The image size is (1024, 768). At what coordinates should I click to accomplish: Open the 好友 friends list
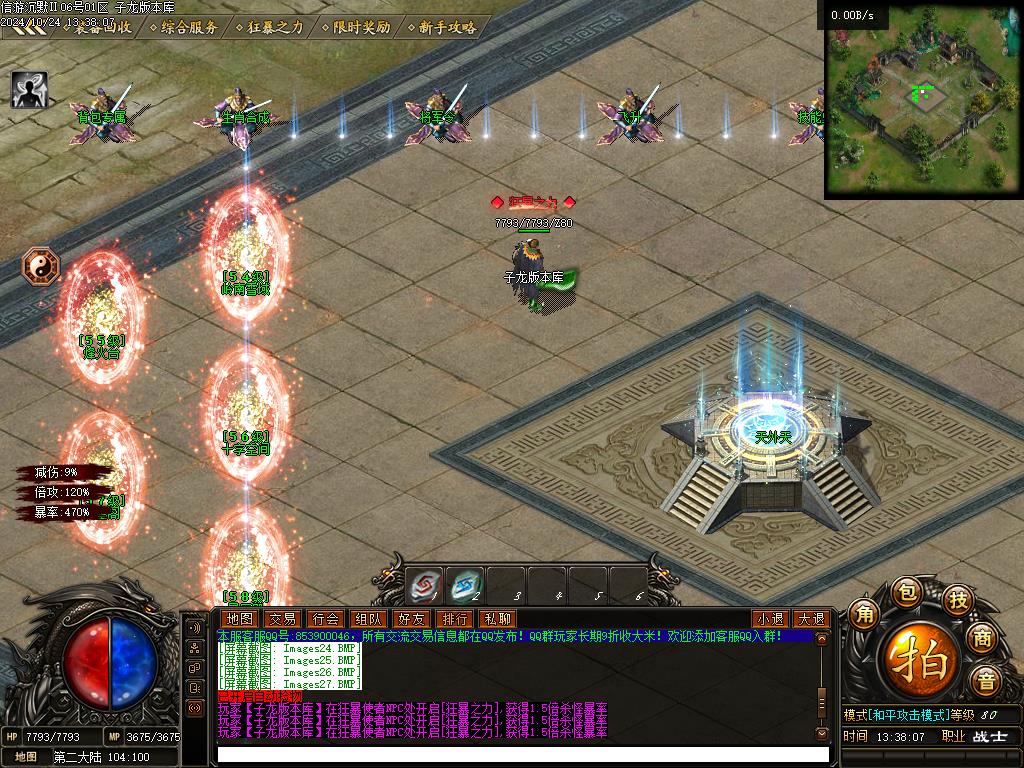411,619
